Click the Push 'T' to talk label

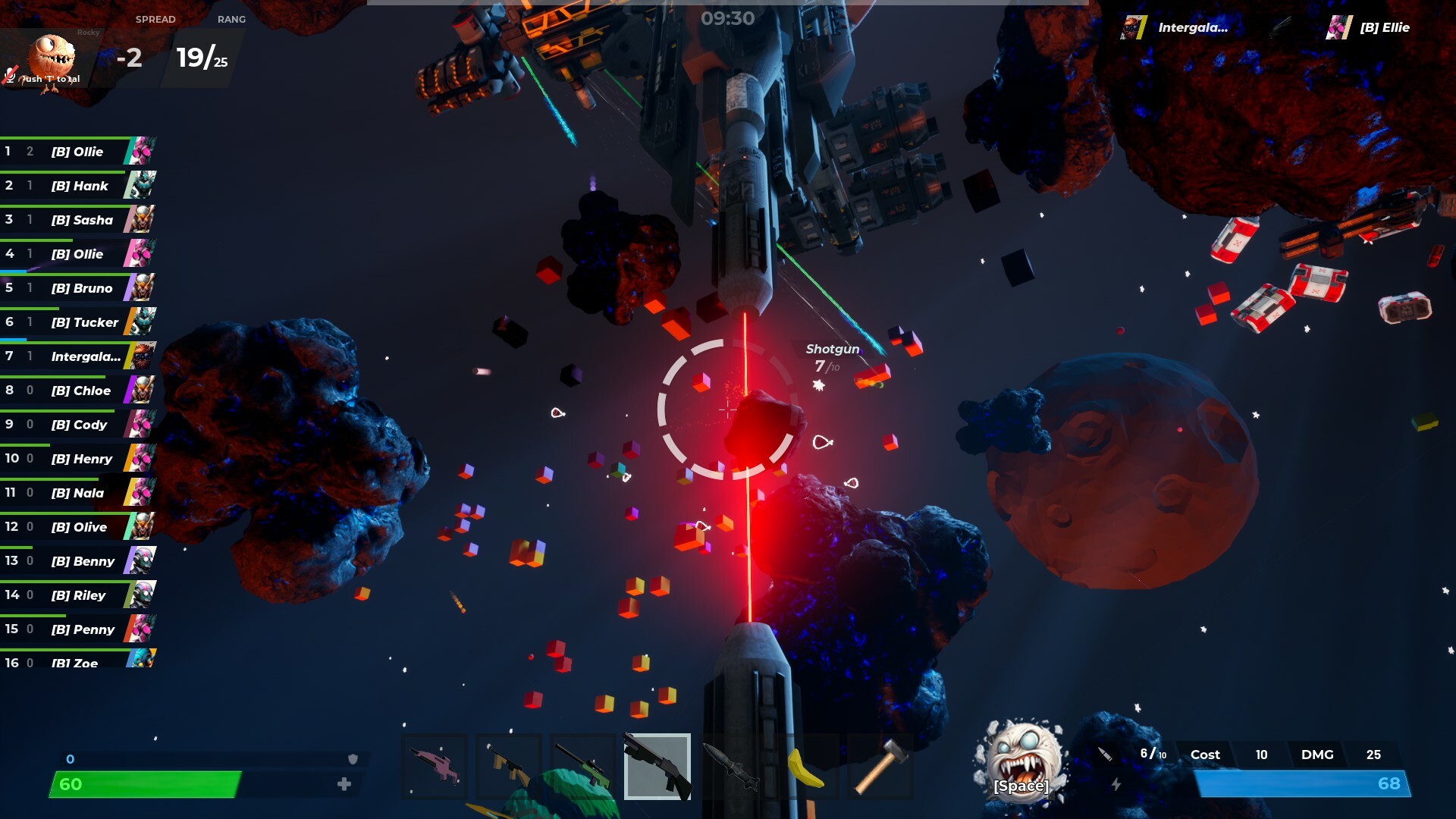point(50,79)
